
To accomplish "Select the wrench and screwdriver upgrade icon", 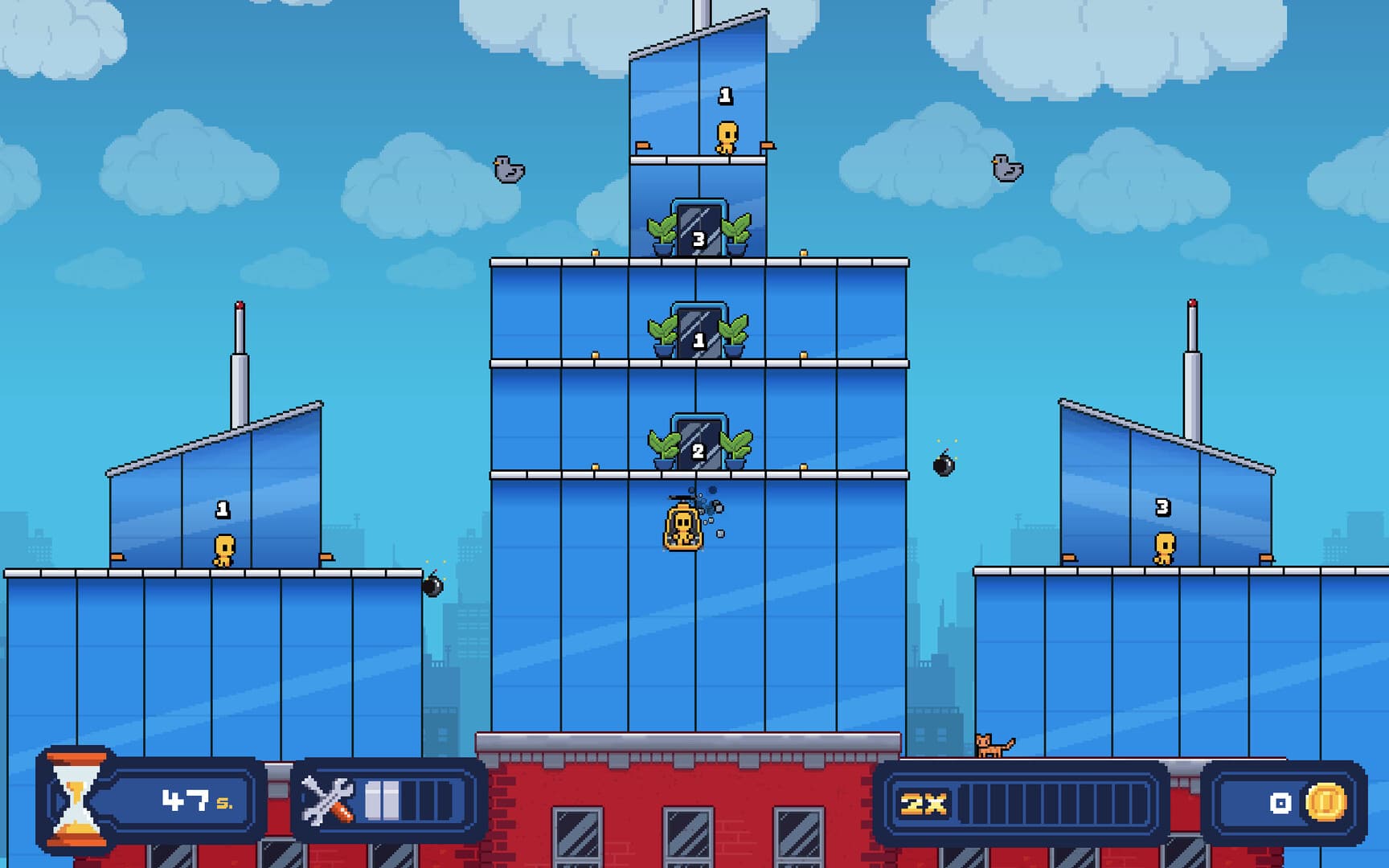I will coord(329,798).
